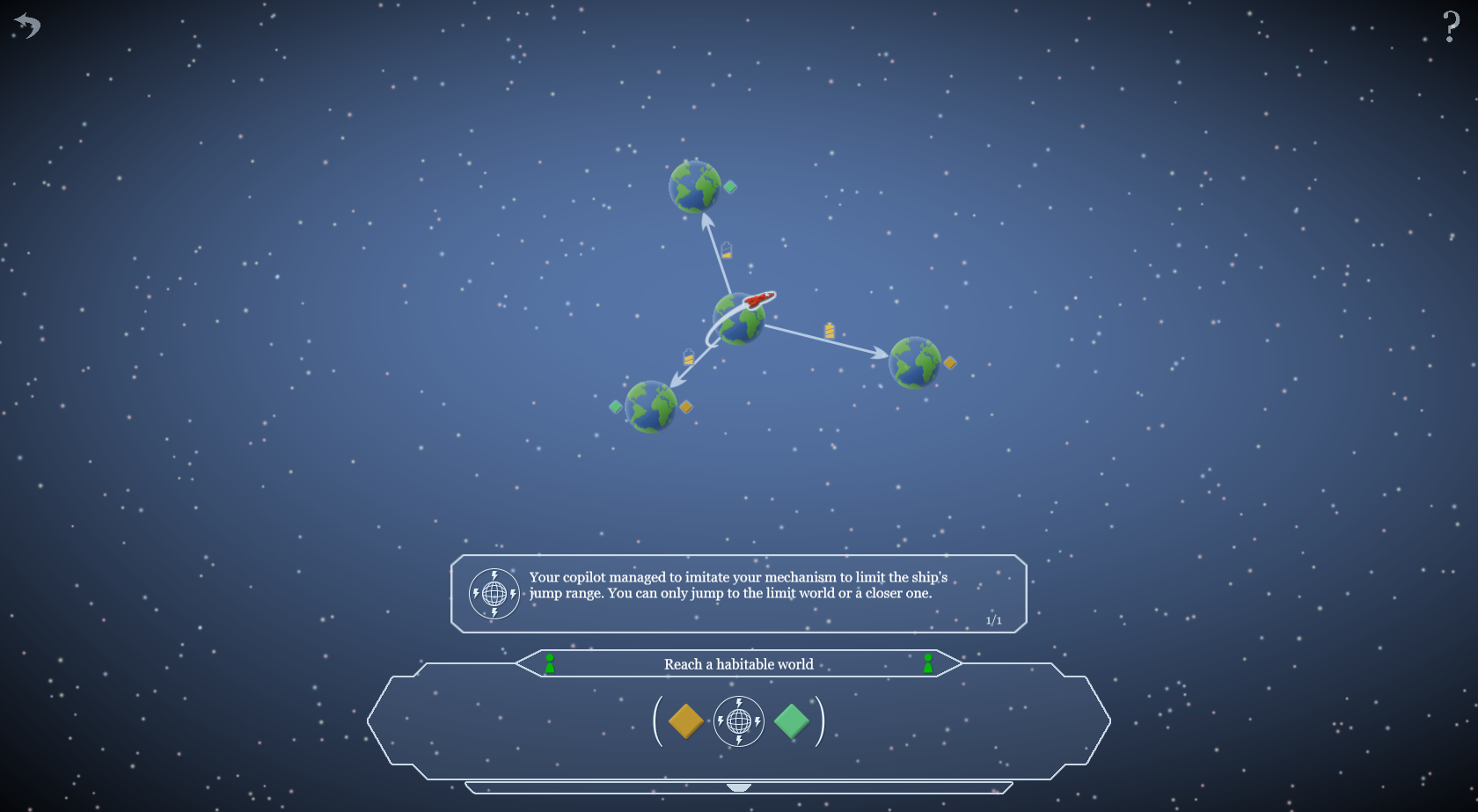Expand the bottom panel with the small arrow
This screenshot has height=812, width=1478.
point(739,787)
